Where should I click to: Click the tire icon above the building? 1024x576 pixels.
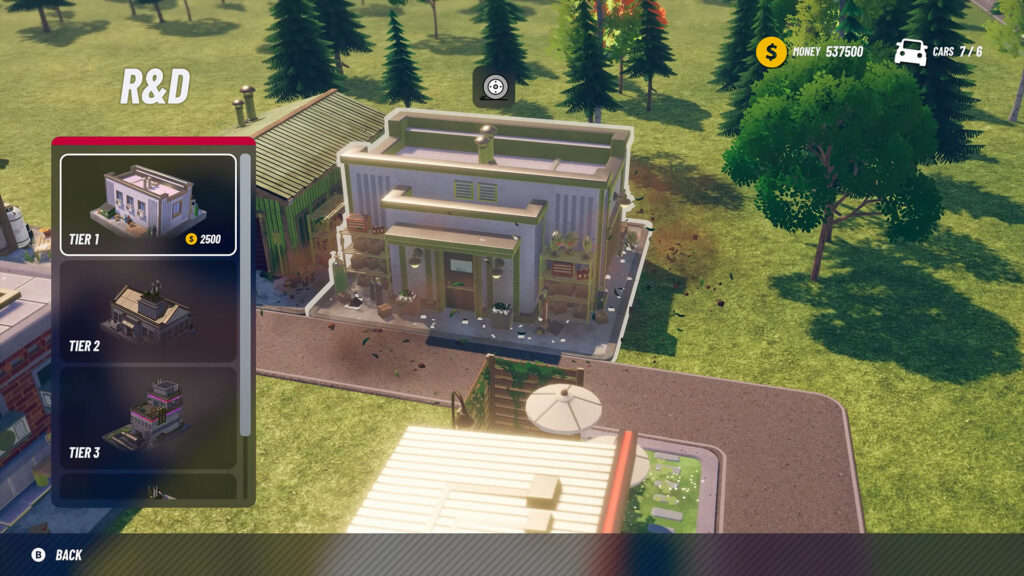pos(494,87)
